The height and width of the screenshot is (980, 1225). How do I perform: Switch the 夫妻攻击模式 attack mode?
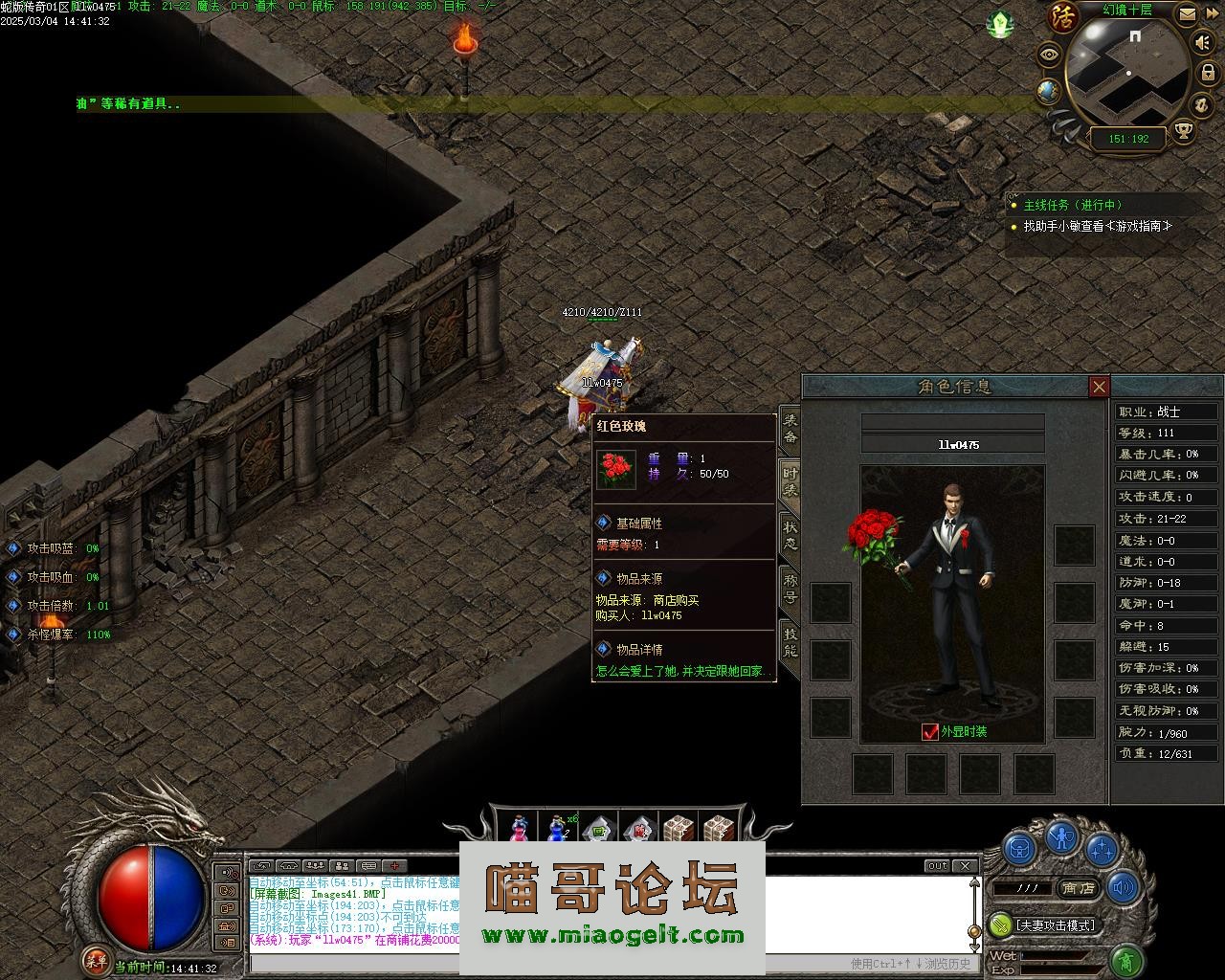[1055, 925]
